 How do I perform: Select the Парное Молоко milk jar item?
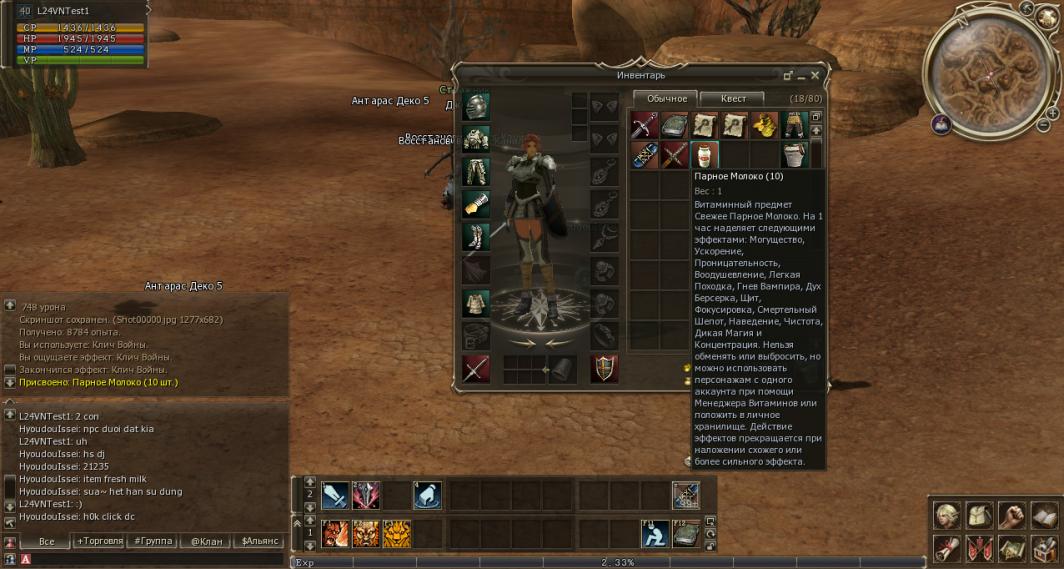(x=705, y=154)
